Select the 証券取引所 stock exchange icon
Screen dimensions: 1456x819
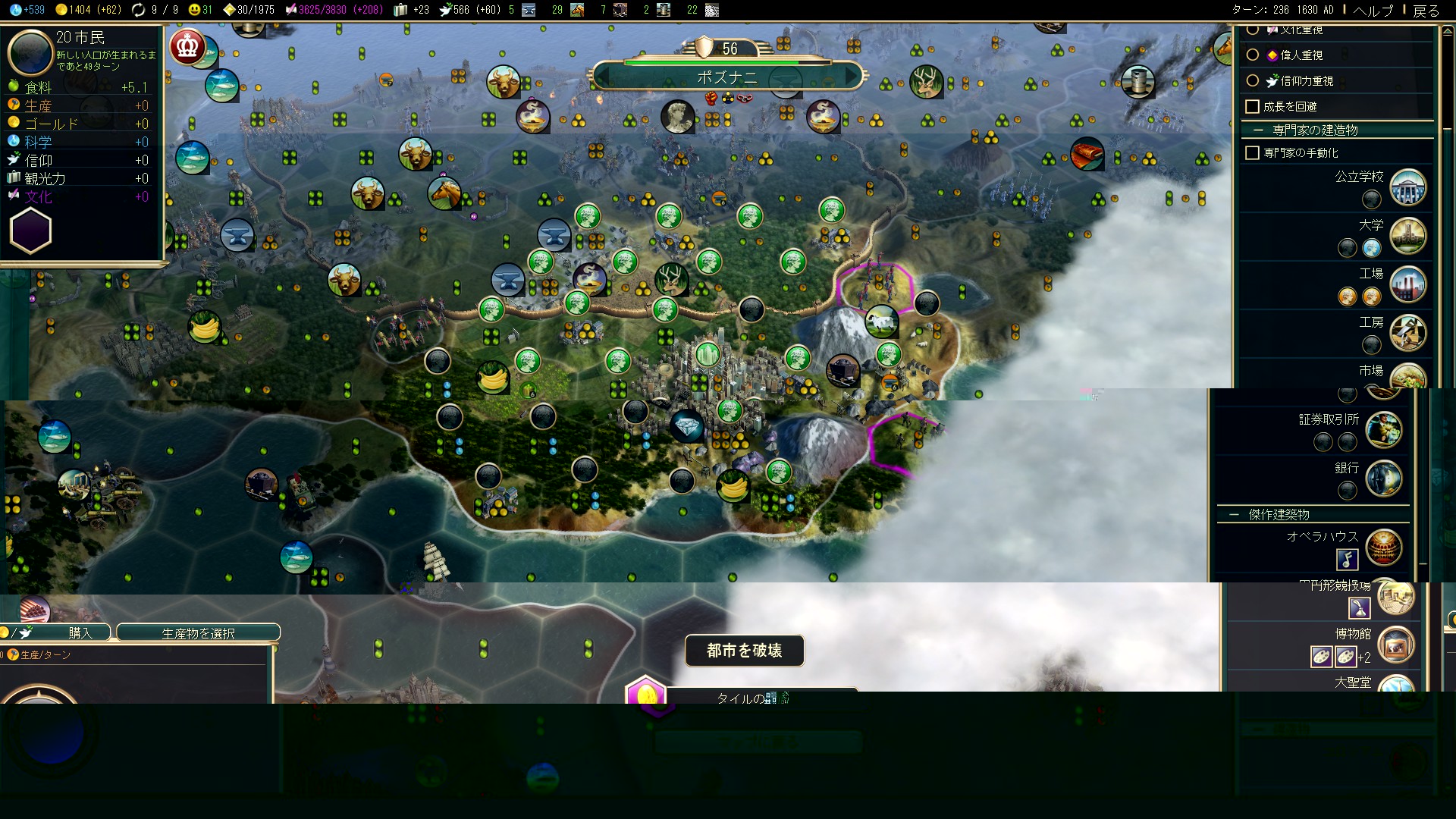[x=1383, y=430]
